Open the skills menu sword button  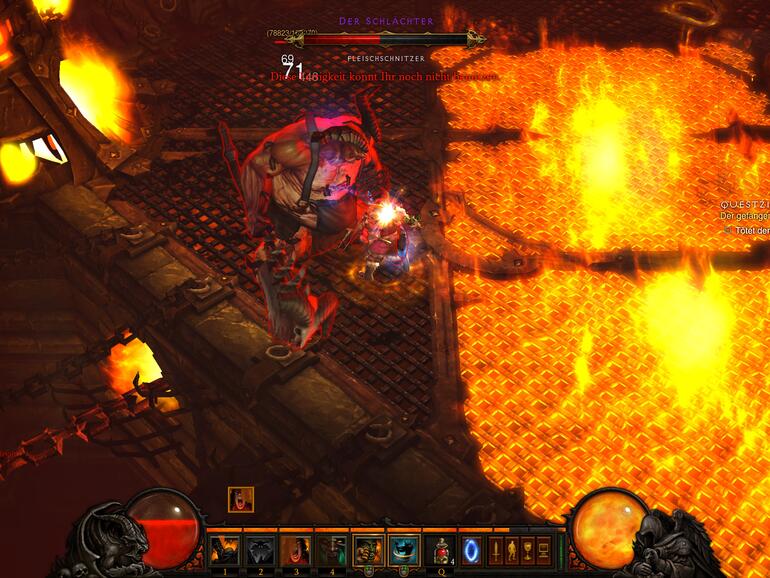coord(496,550)
